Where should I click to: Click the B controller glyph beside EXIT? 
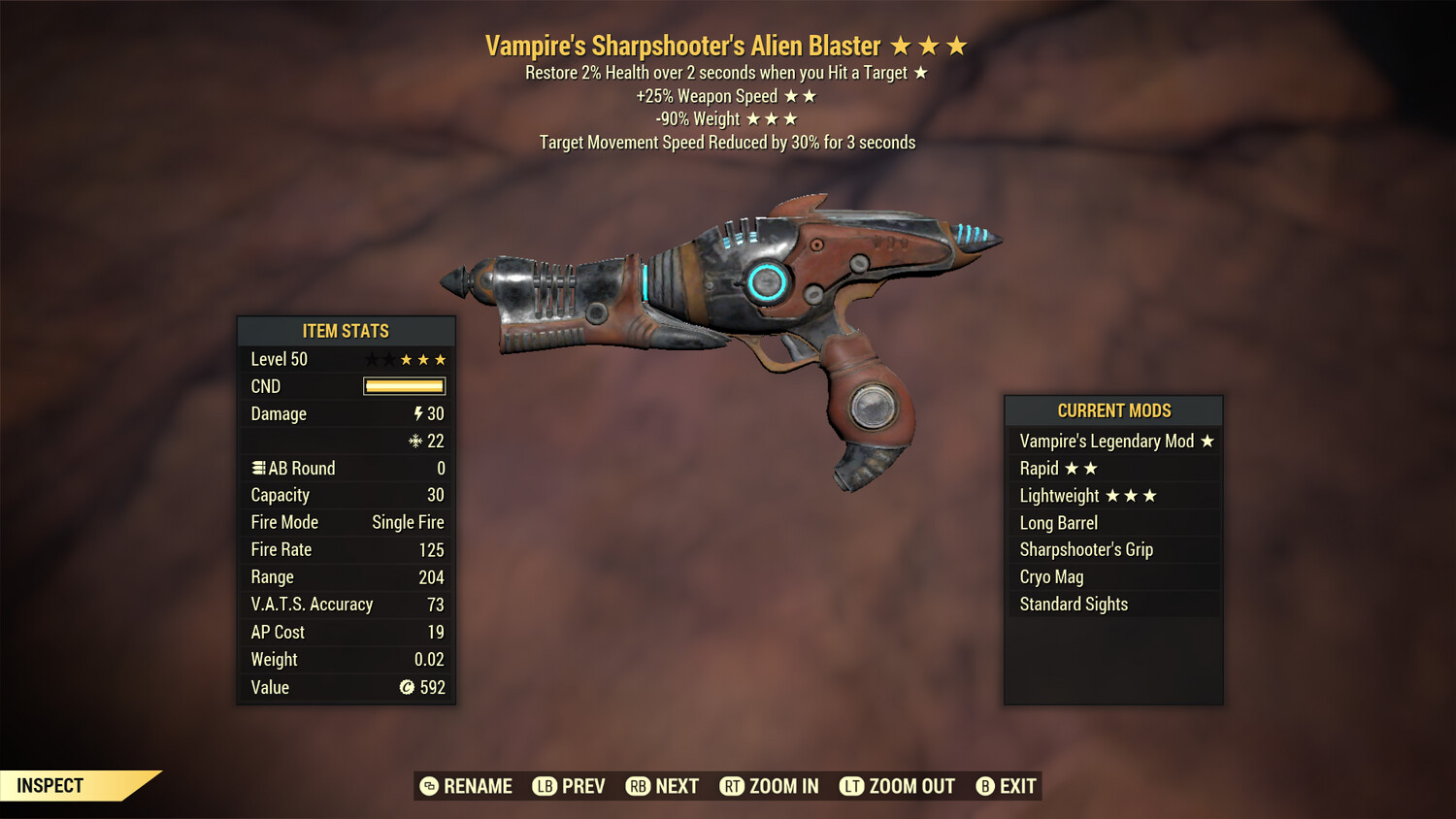click(x=986, y=786)
